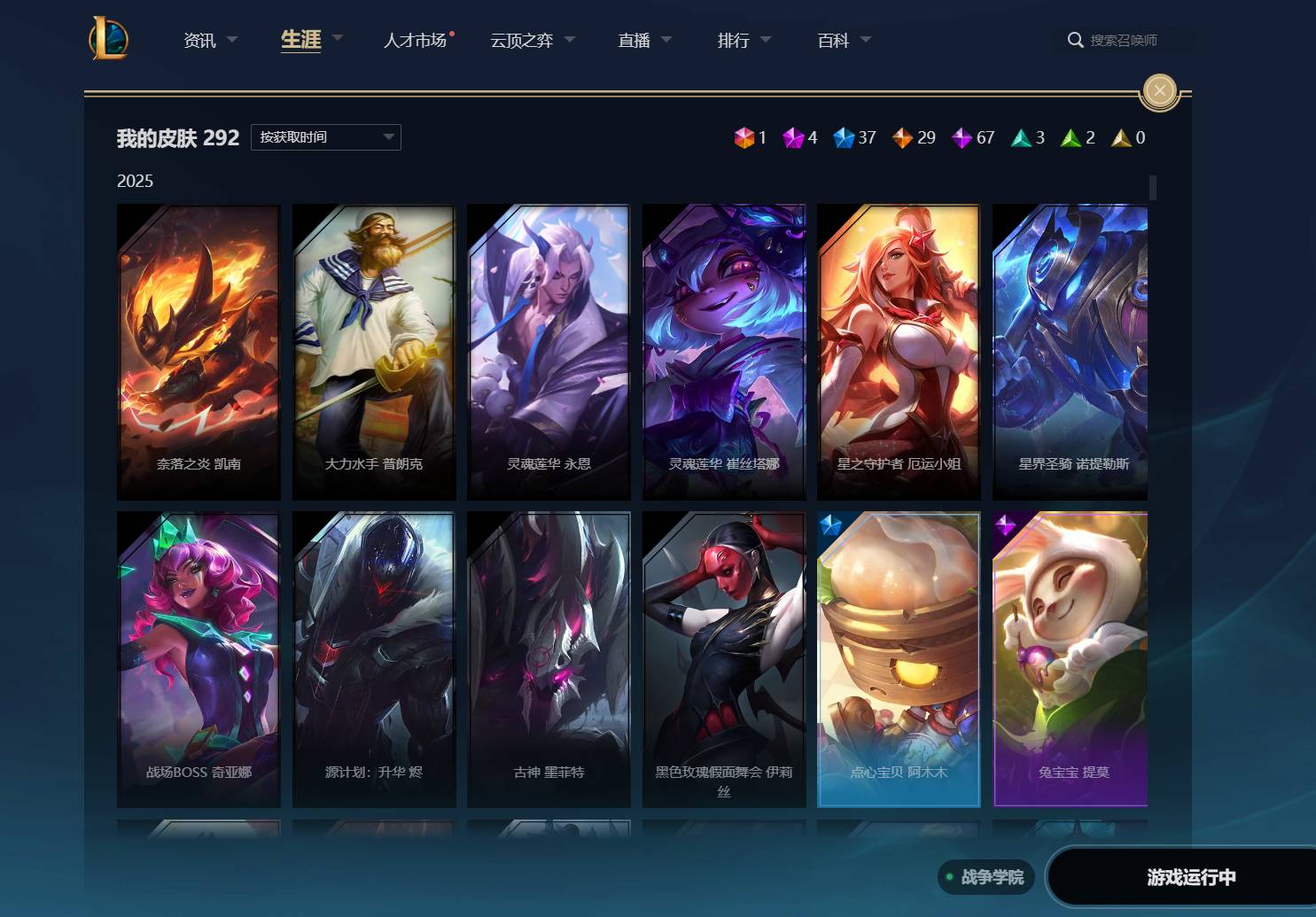Viewport: 1316px width, 917px height.
Task: Click the 游戏运行中 button
Action: tap(1191, 877)
